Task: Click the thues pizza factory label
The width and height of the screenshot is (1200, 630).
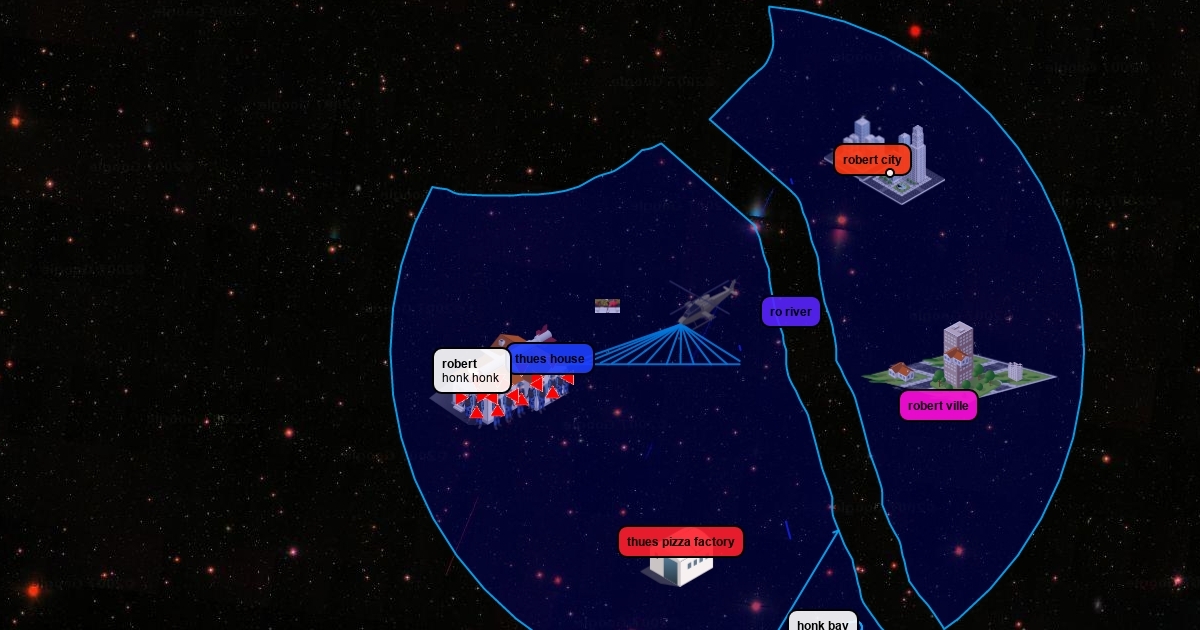Action: 681,542
